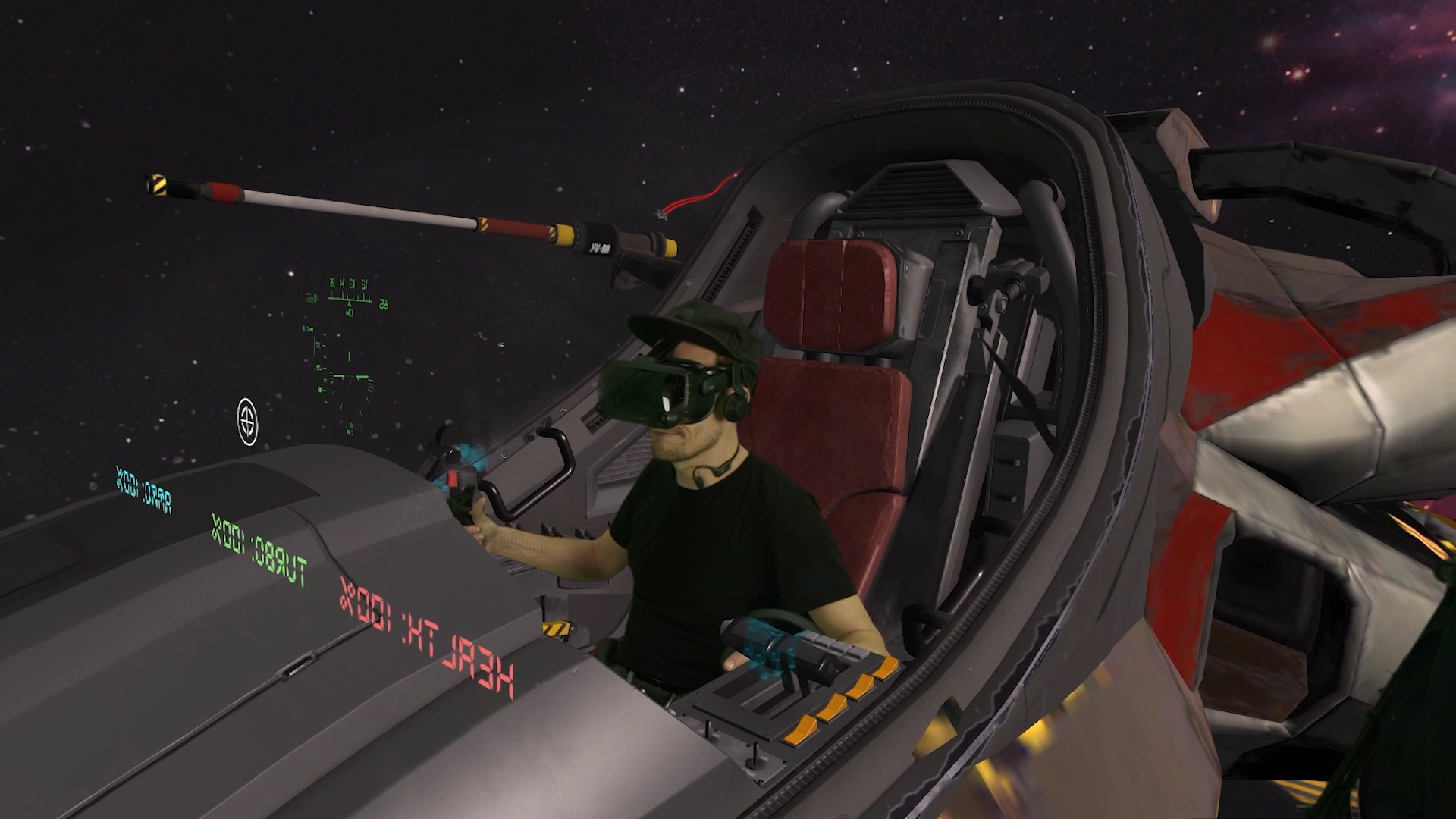Click the center crosshair of the green HUD

(x=349, y=375)
